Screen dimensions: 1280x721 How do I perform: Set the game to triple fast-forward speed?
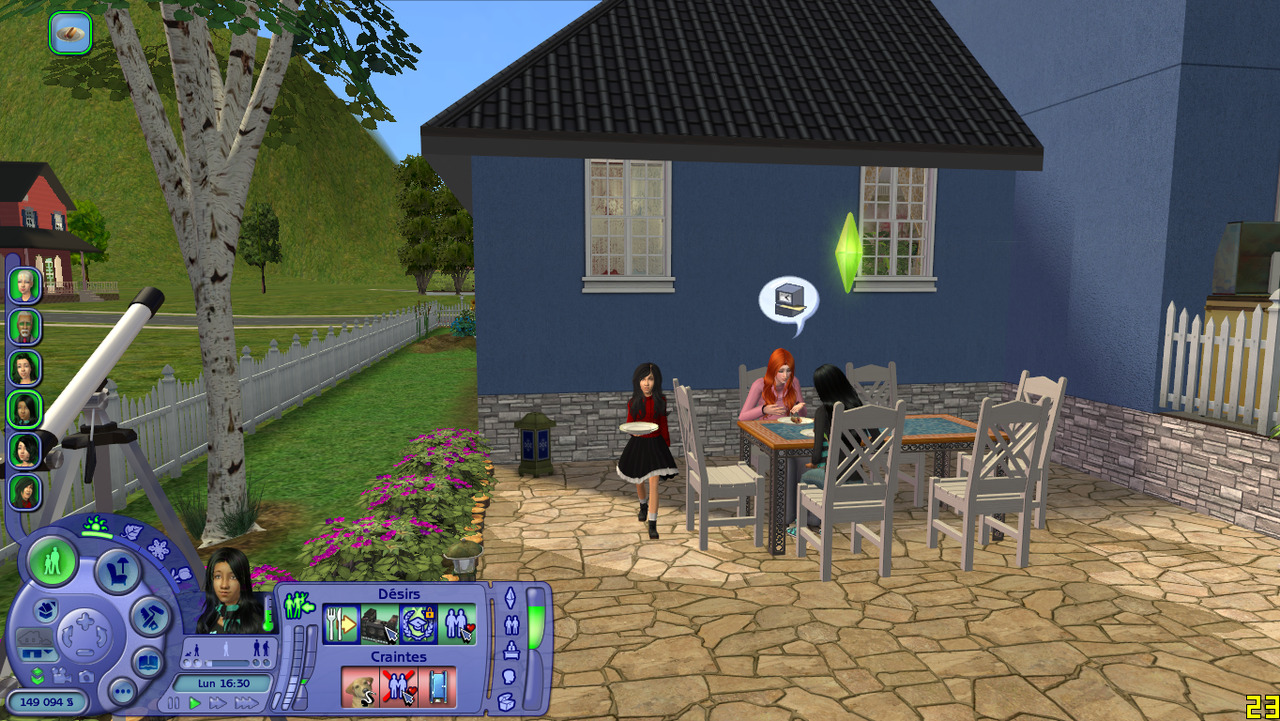[x=246, y=704]
